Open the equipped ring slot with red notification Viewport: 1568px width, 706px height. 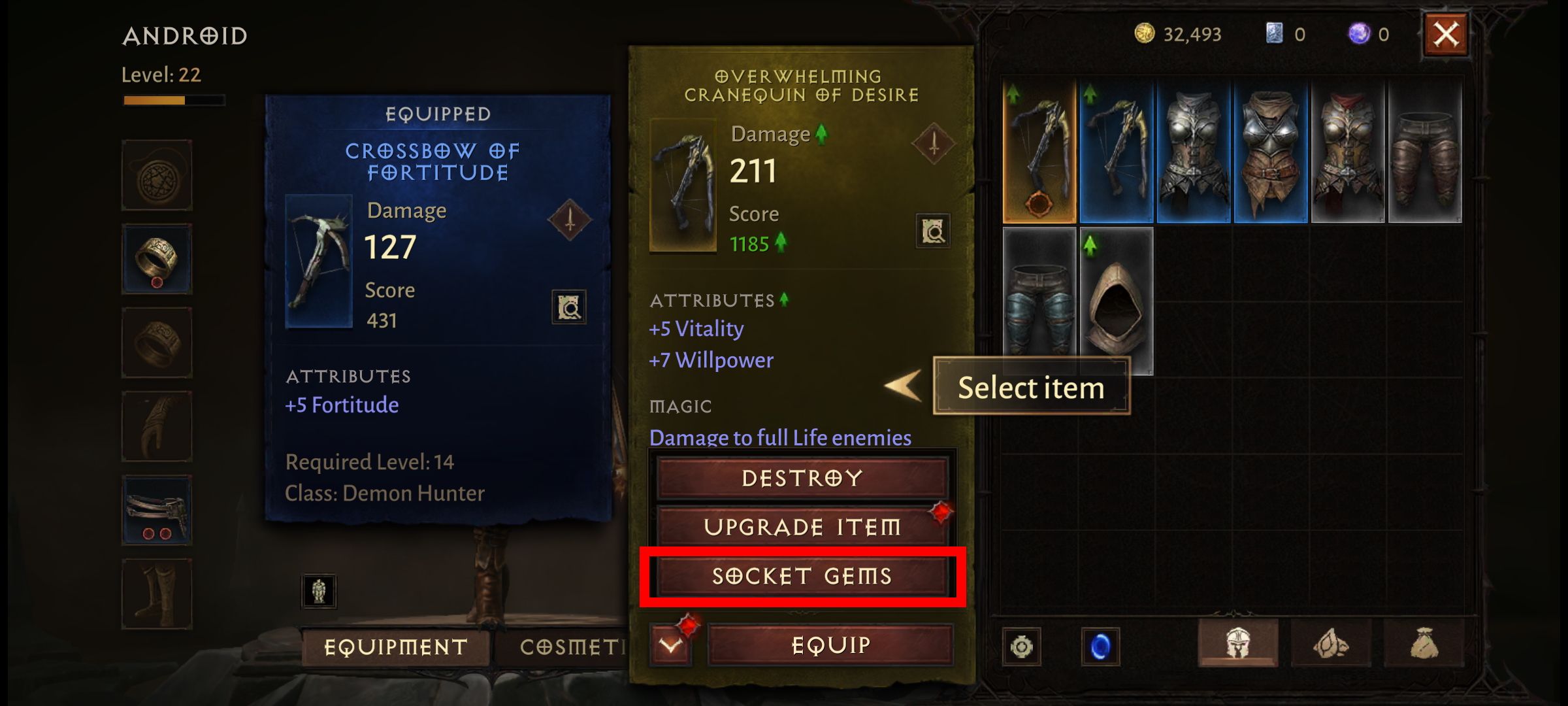[157, 258]
